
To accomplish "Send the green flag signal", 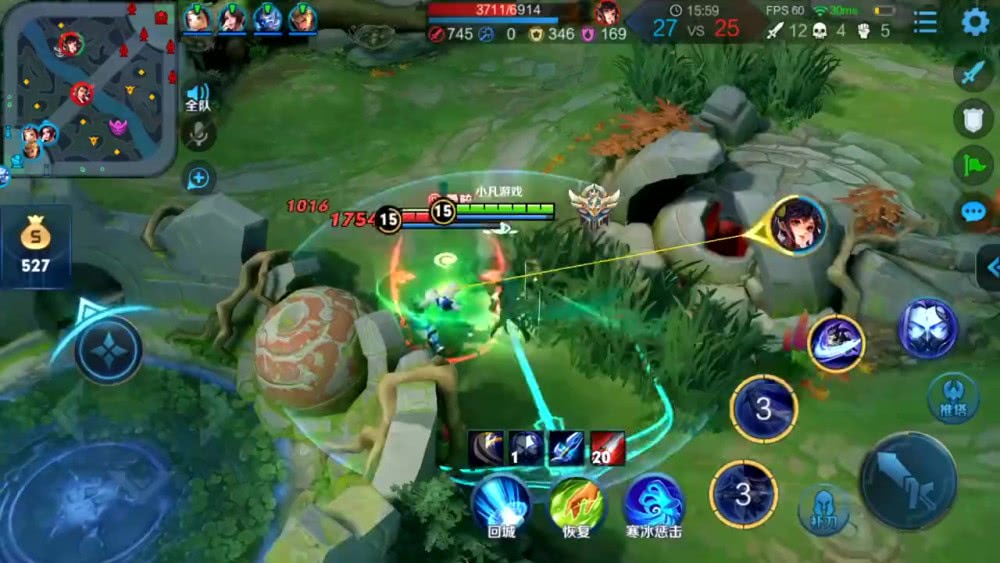I will 973,165.
